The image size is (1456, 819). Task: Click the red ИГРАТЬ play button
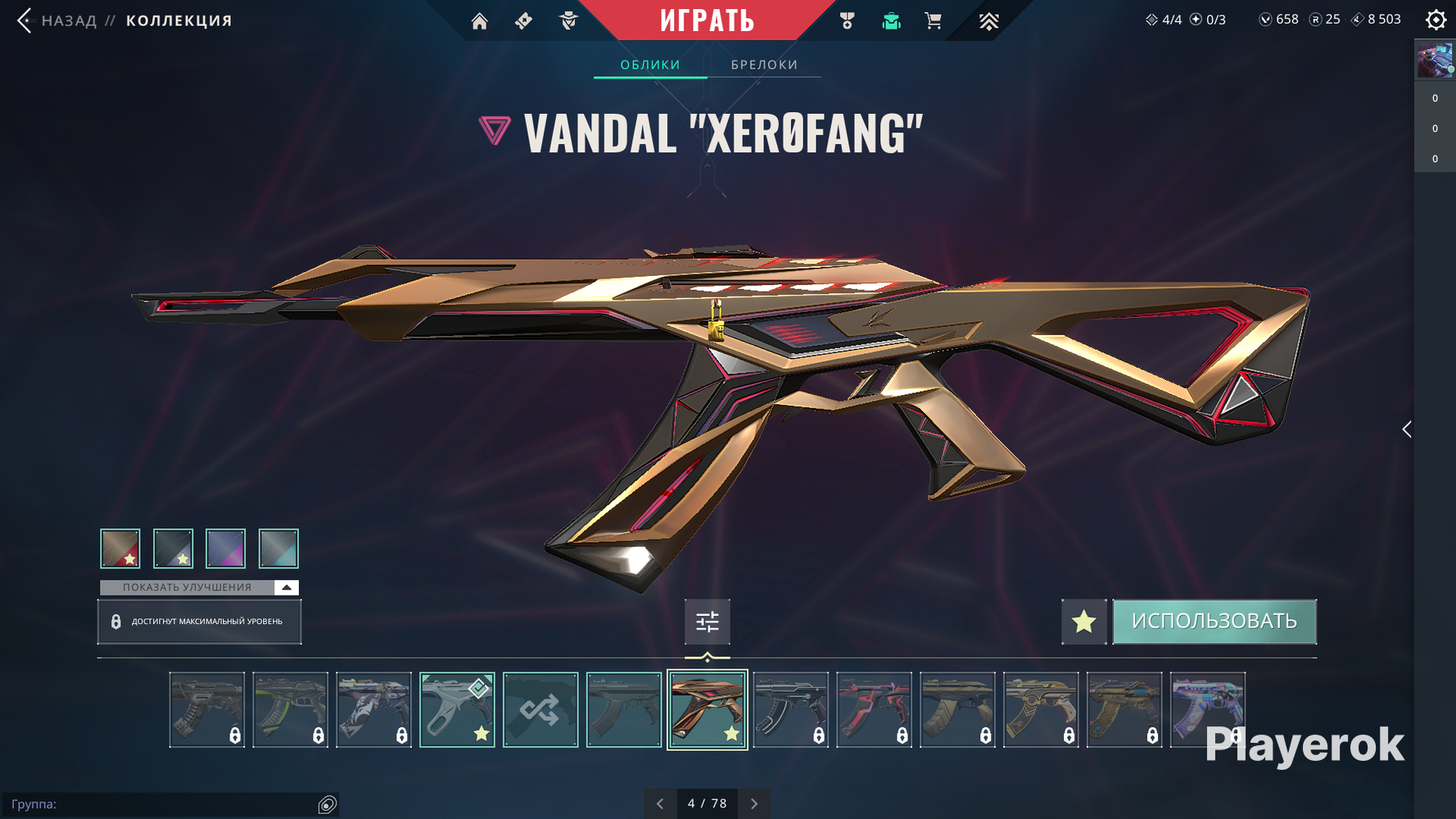707,20
